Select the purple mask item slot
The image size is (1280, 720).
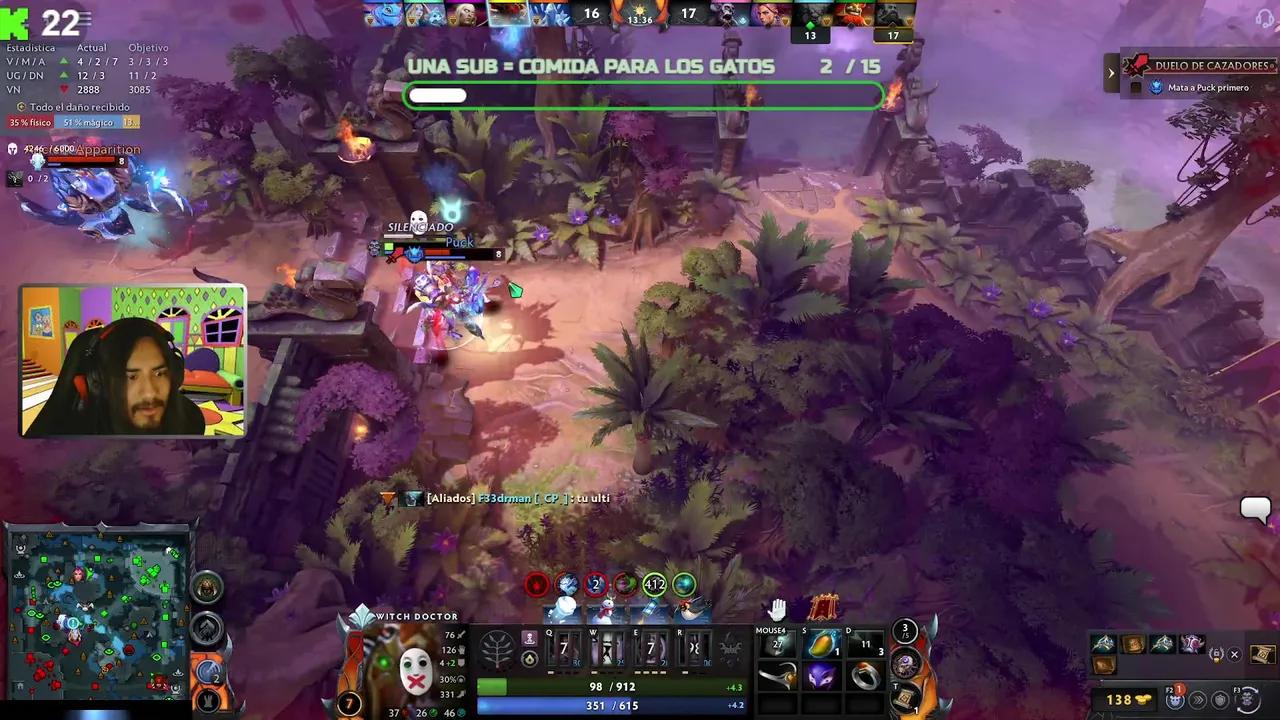coord(822,677)
